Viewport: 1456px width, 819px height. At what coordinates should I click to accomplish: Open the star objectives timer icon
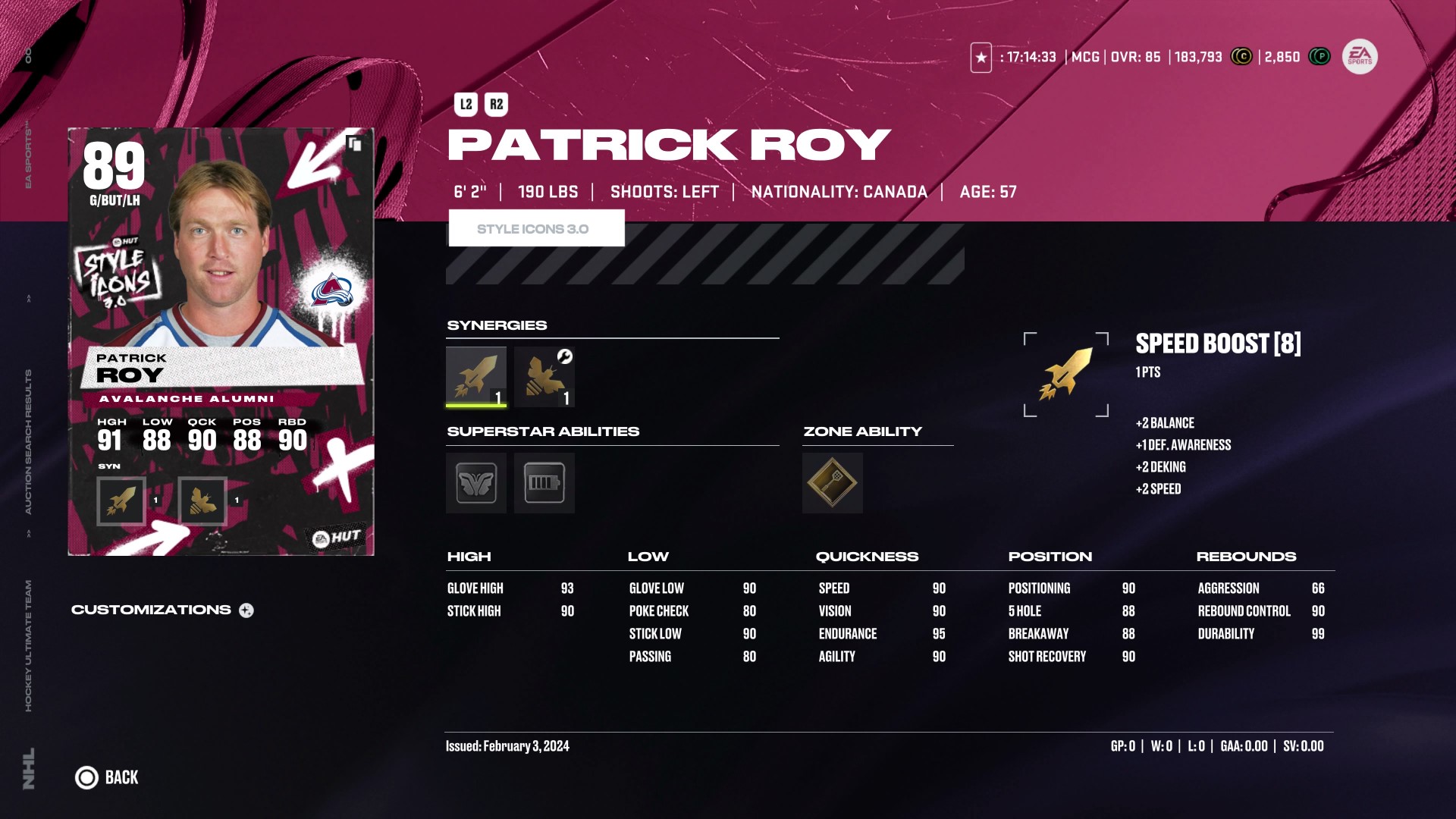tap(981, 58)
